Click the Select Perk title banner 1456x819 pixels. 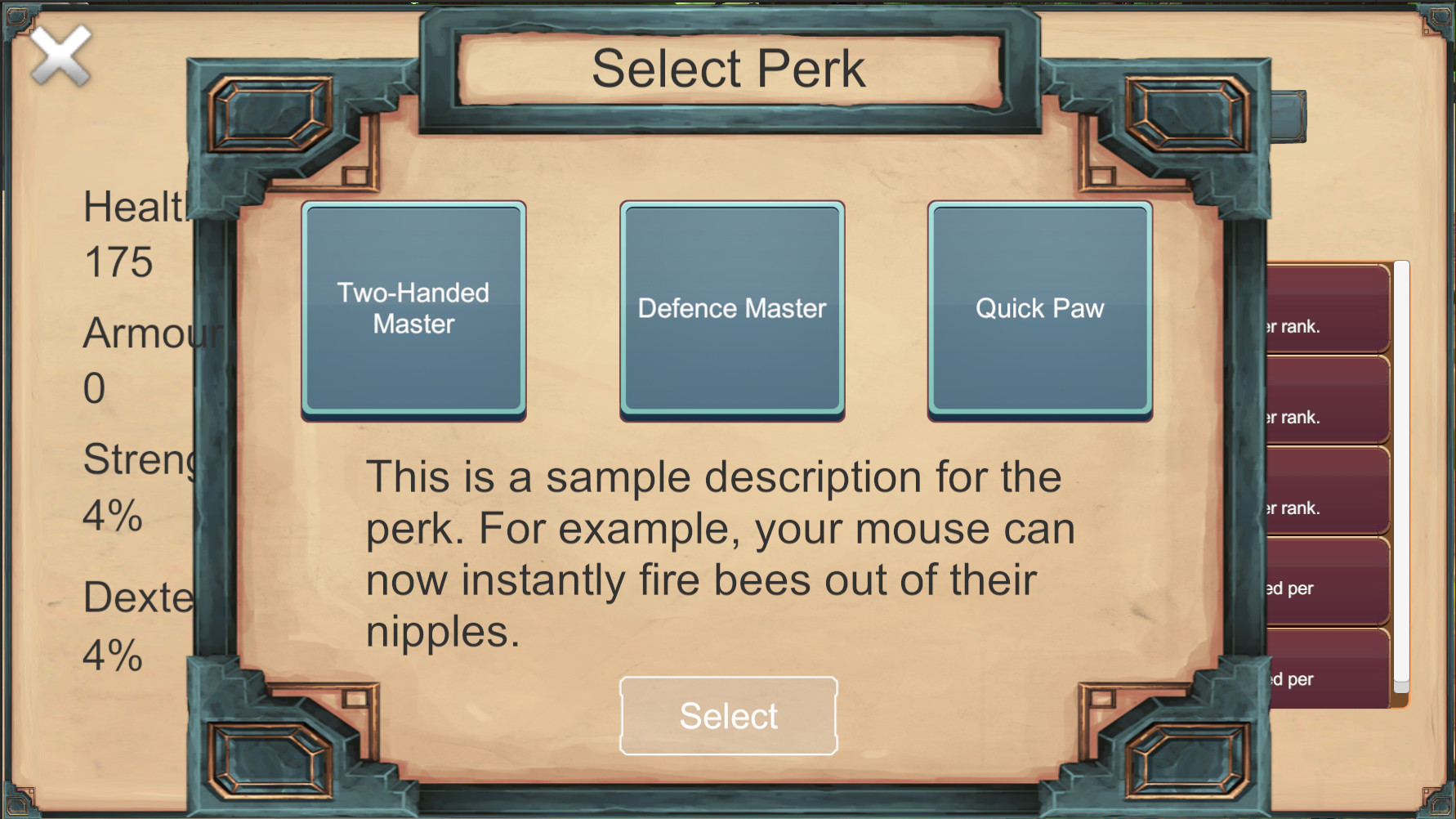730,67
